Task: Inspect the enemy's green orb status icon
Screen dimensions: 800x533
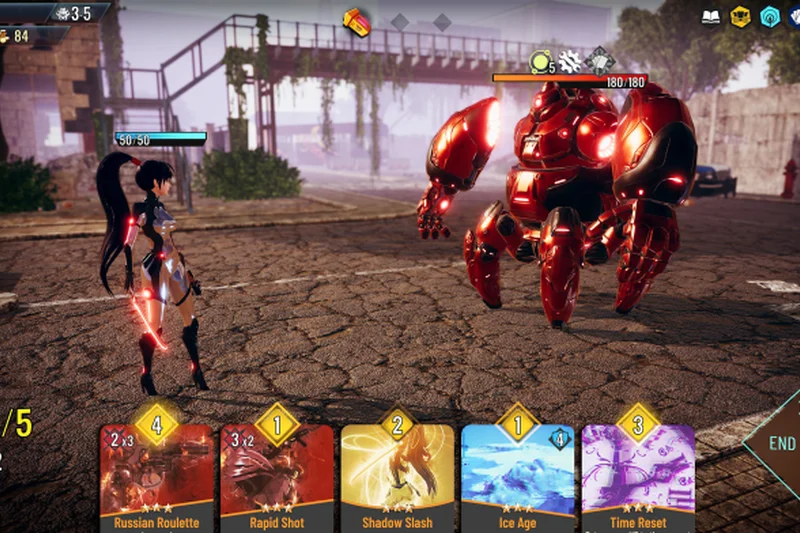Action: click(x=541, y=62)
